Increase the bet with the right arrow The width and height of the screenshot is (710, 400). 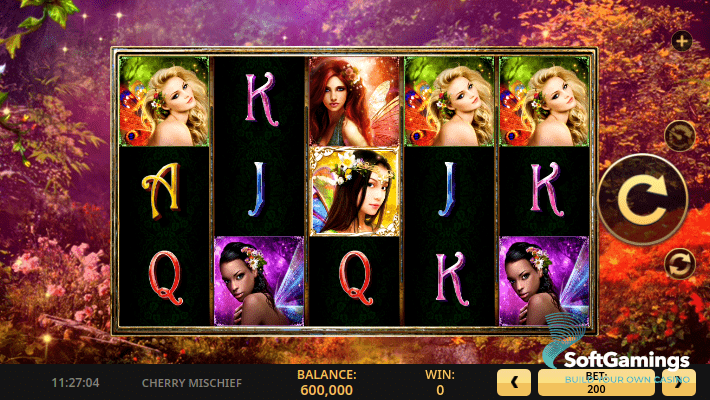686,381
